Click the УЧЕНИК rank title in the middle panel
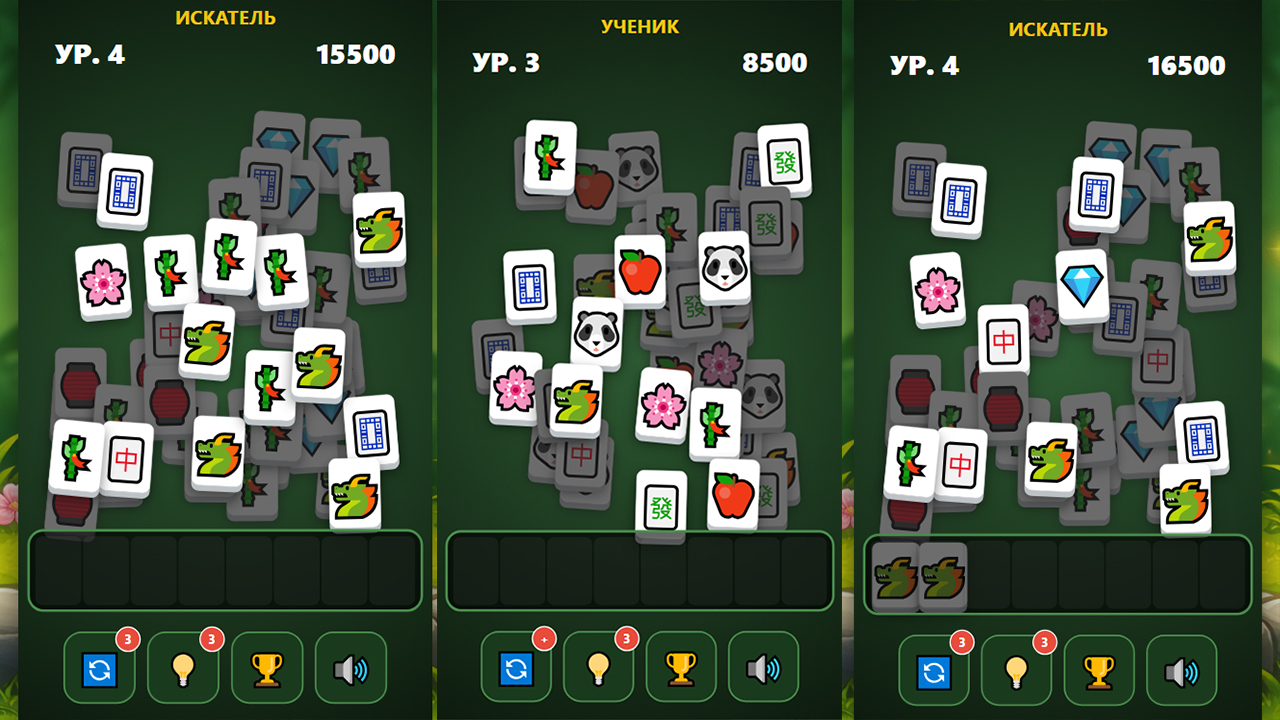The height and width of the screenshot is (720, 1280). point(641,27)
